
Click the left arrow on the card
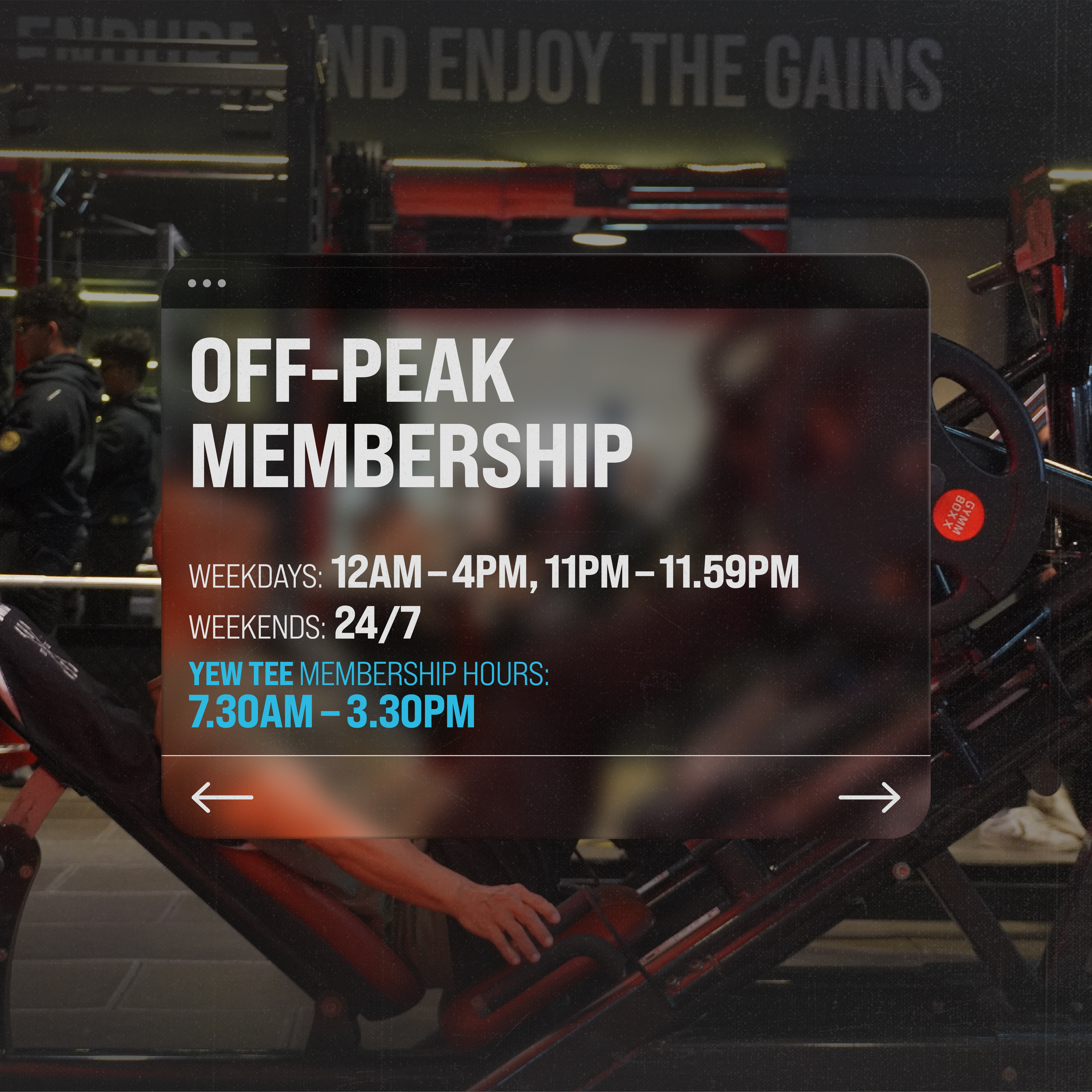click(x=222, y=797)
